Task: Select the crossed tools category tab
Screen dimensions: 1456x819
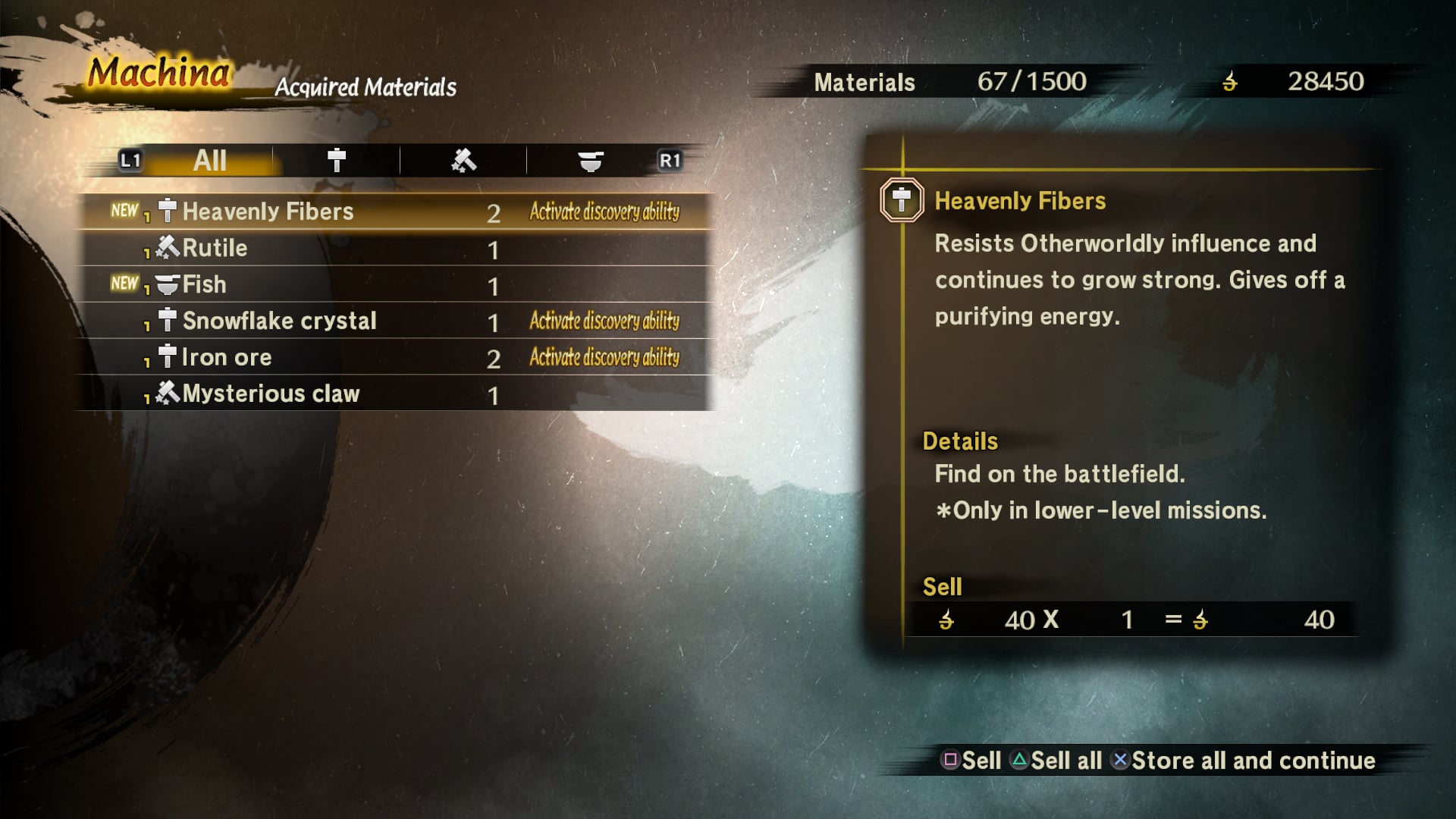Action: tap(463, 161)
